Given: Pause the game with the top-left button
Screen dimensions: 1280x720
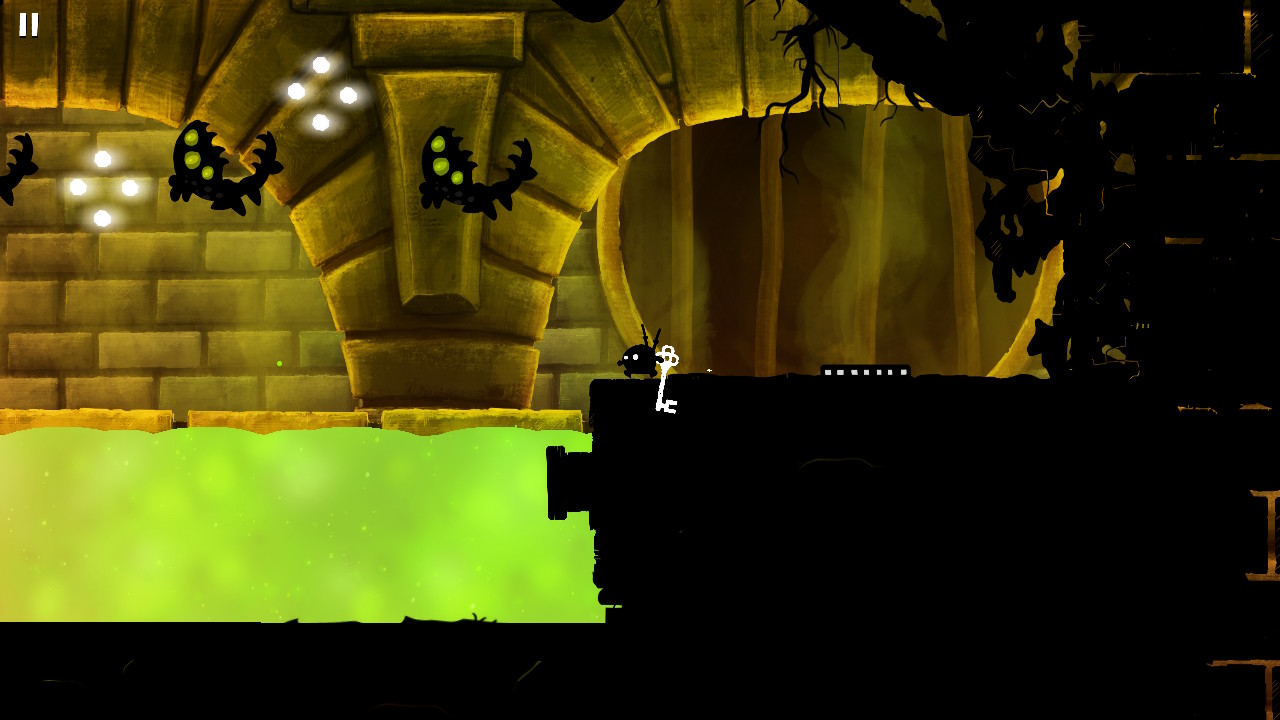Looking at the screenshot, I should click(29, 24).
